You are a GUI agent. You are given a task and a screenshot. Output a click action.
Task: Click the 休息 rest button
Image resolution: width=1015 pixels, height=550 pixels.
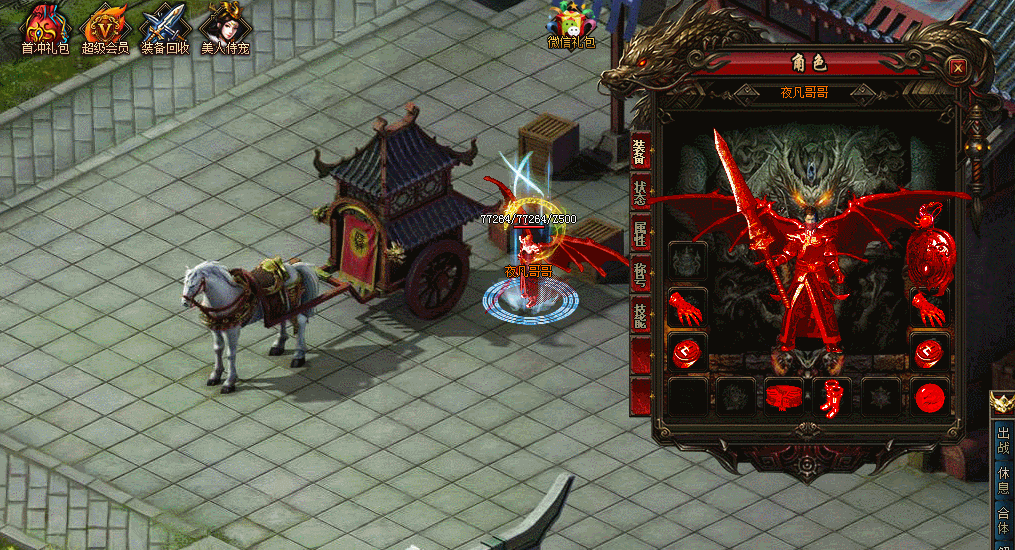(1003, 478)
